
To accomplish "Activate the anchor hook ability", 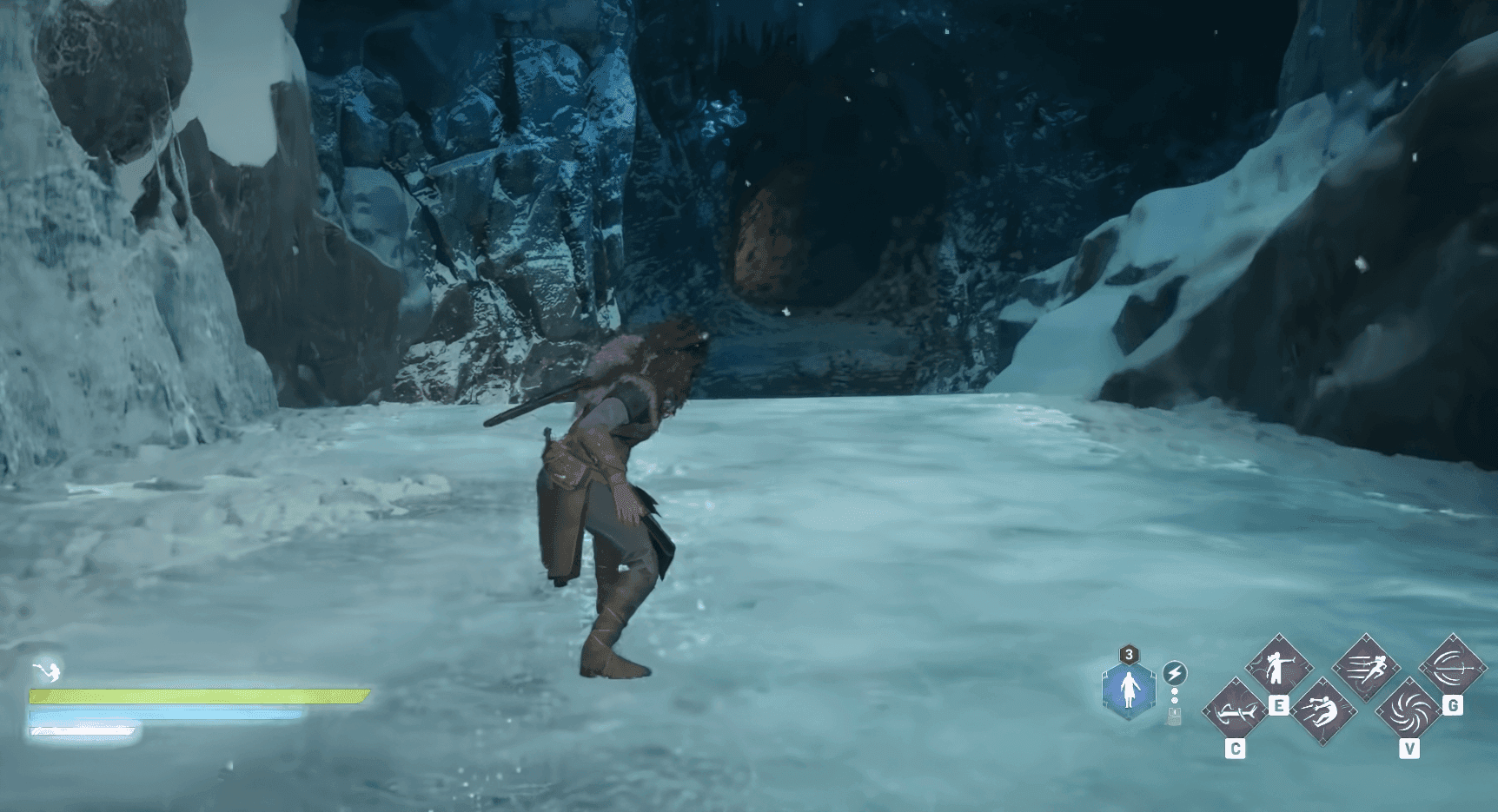I will pos(1235,712).
